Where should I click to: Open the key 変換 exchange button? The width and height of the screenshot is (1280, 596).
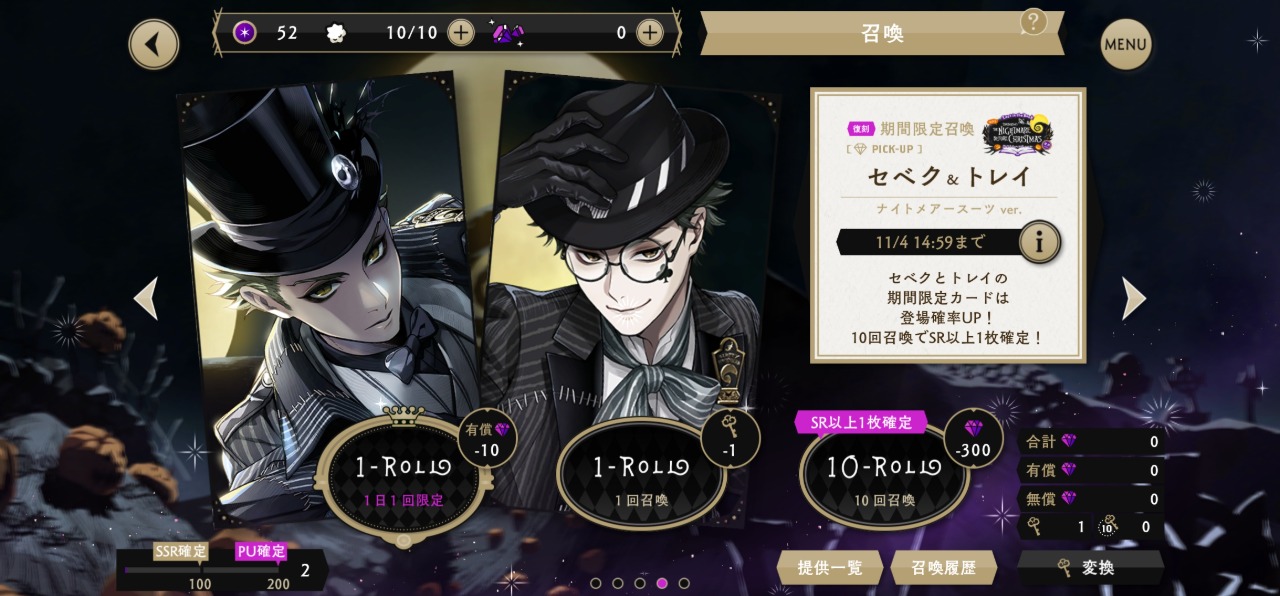pos(1090,567)
